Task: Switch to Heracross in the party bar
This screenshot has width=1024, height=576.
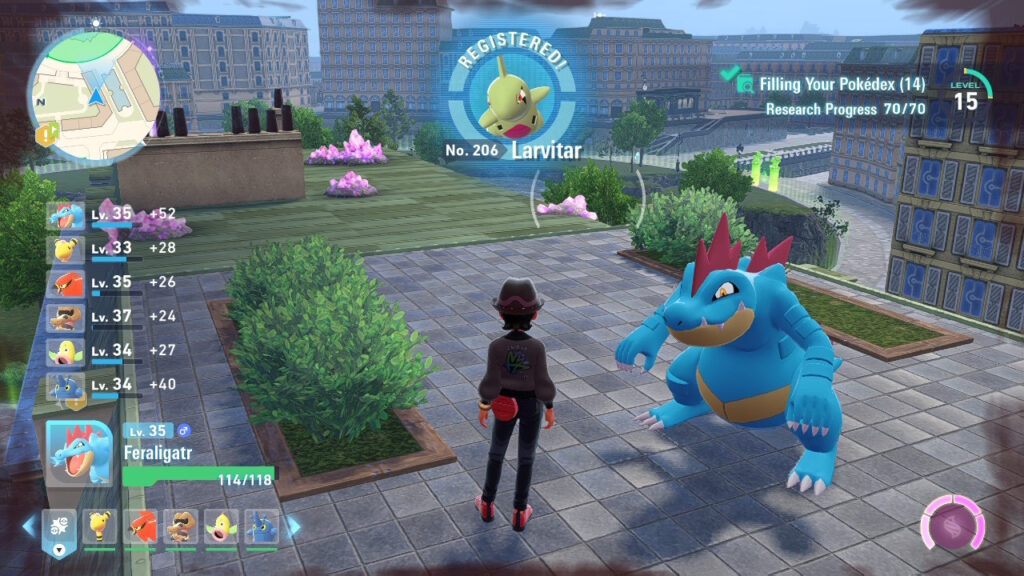Action: pos(261,527)
